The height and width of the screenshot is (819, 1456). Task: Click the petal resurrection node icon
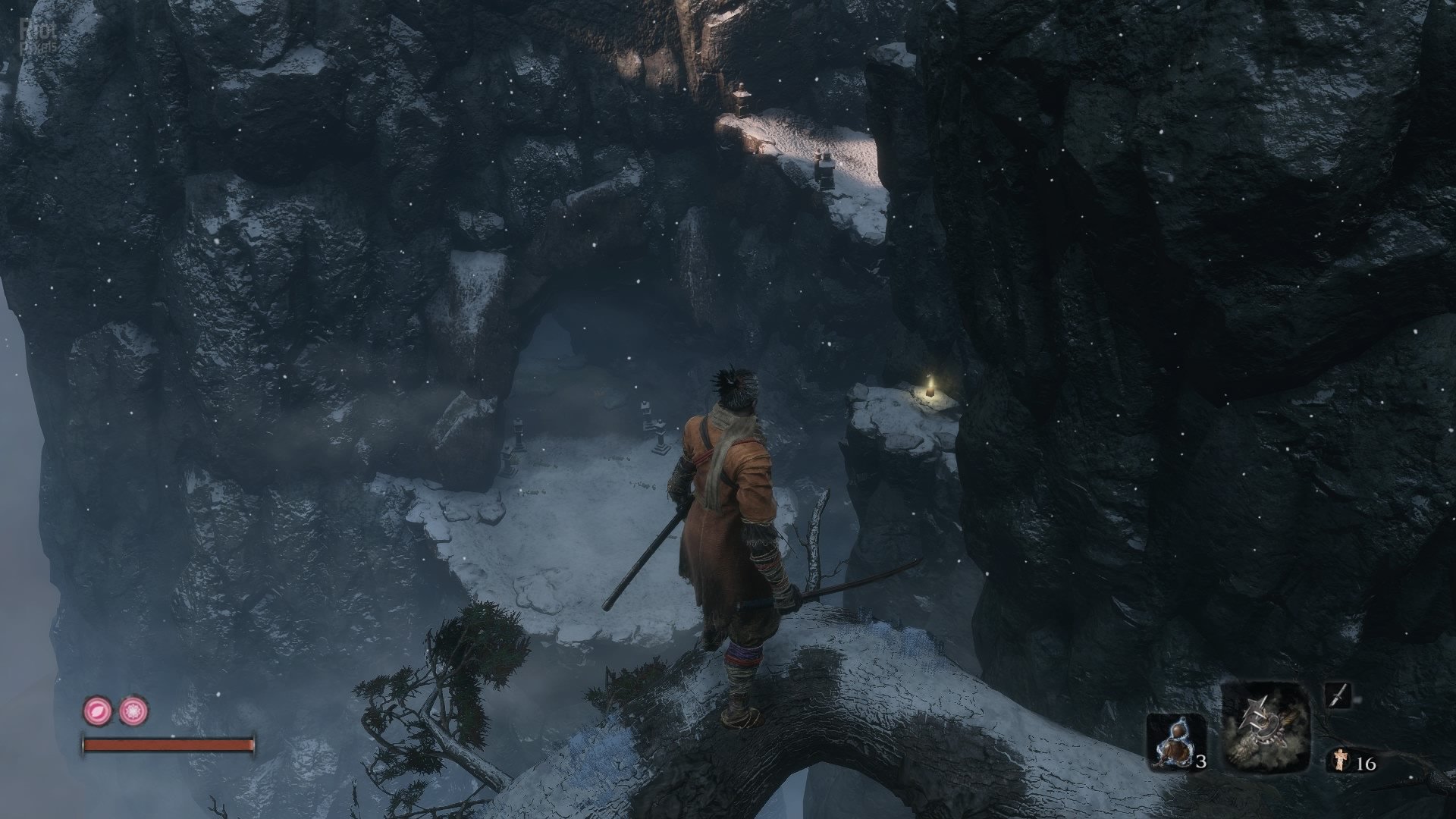[x=97, y=711]
